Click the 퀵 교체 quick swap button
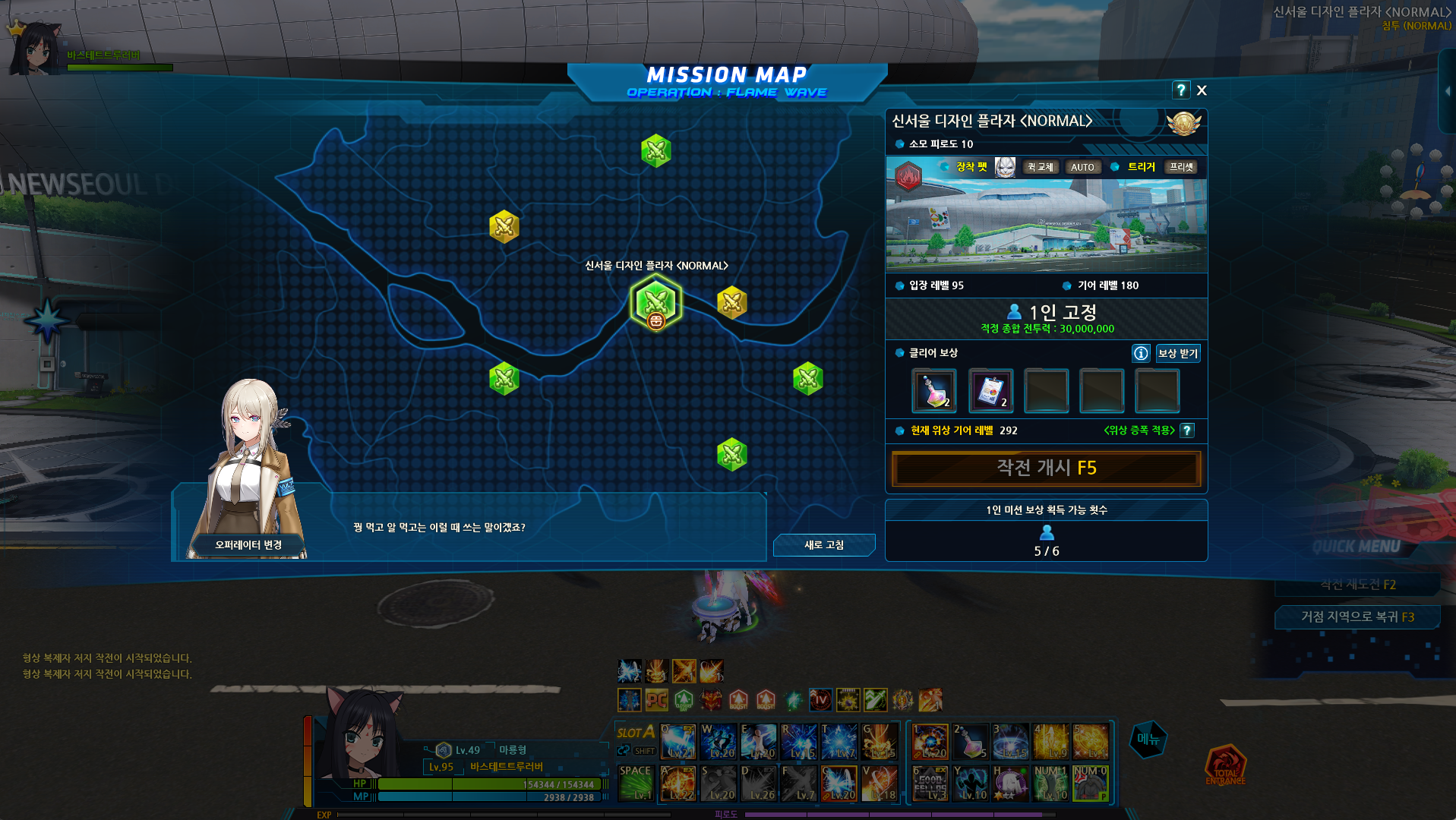The width and height of the screenshot is (1456, 820). click(1040, 167)
